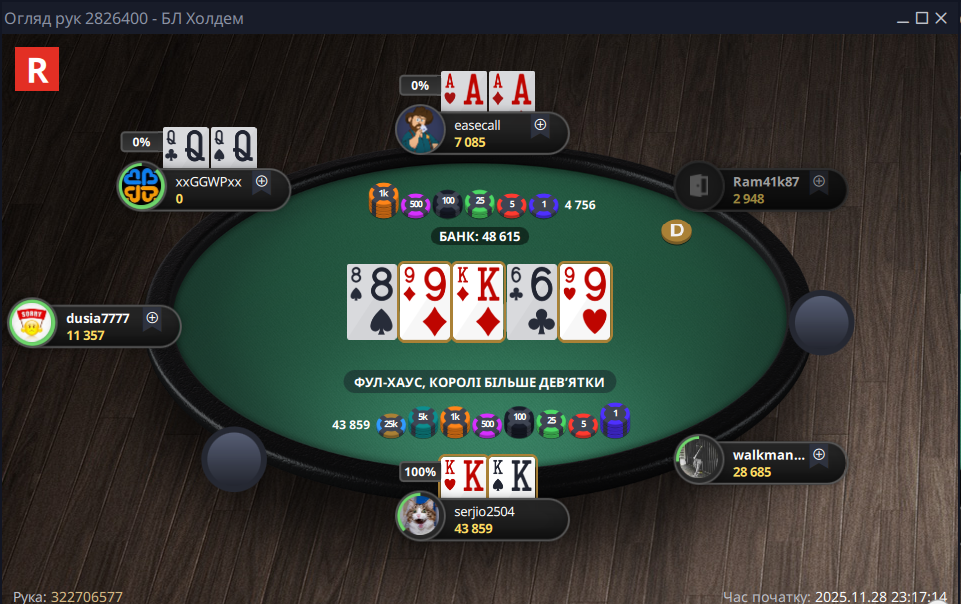This screenshot has width=961, height=604.
Task: Select easecall's bearded avatar
Action: click(420, 129)
